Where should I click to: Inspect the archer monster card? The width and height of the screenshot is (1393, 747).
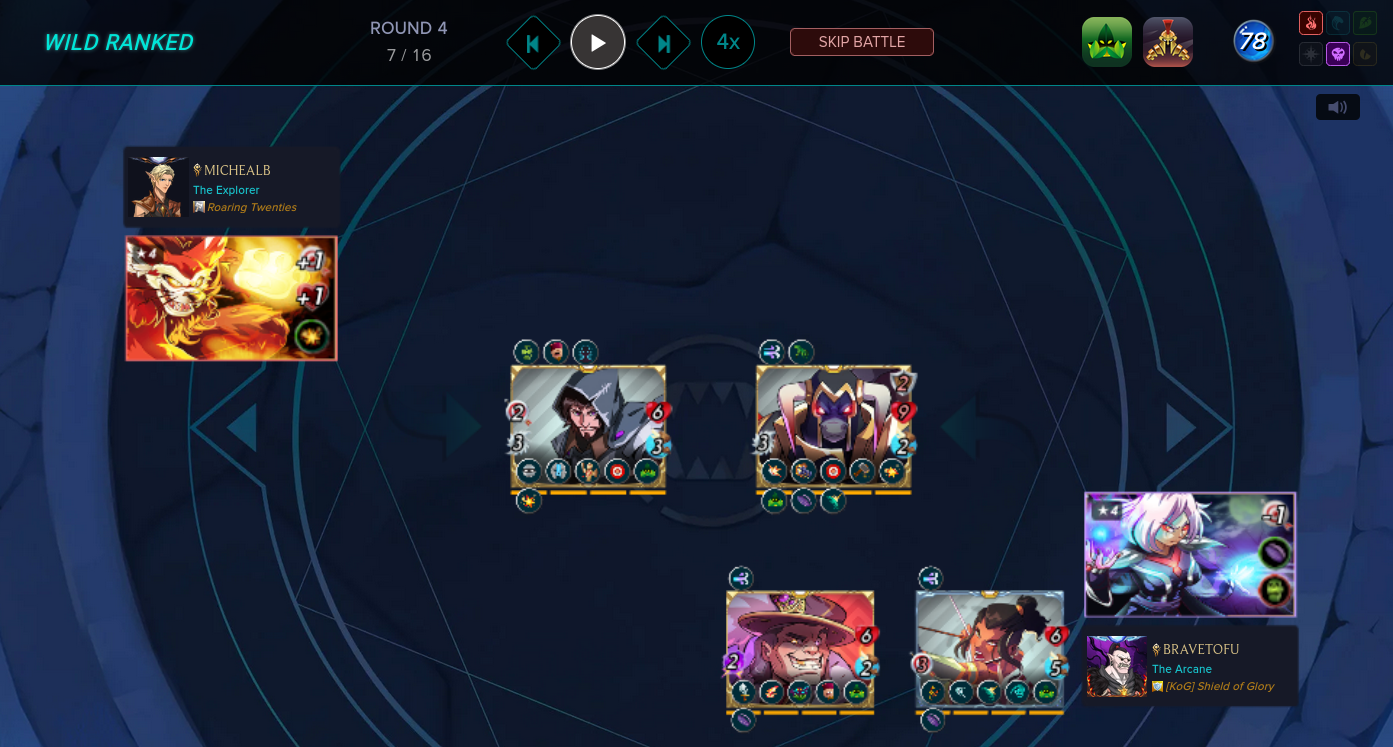[x=990, y=650]
